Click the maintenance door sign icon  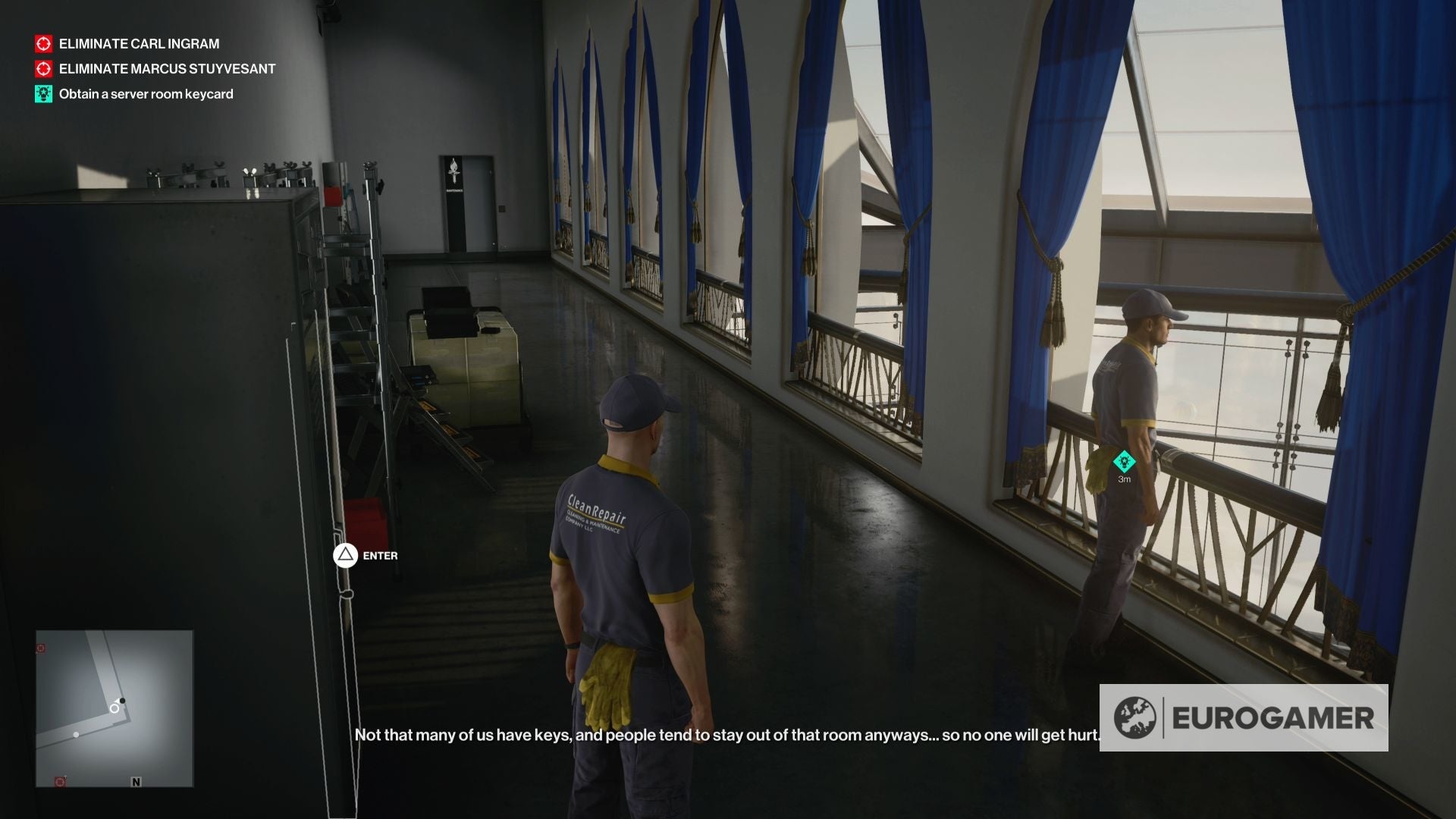pos(452,171)
